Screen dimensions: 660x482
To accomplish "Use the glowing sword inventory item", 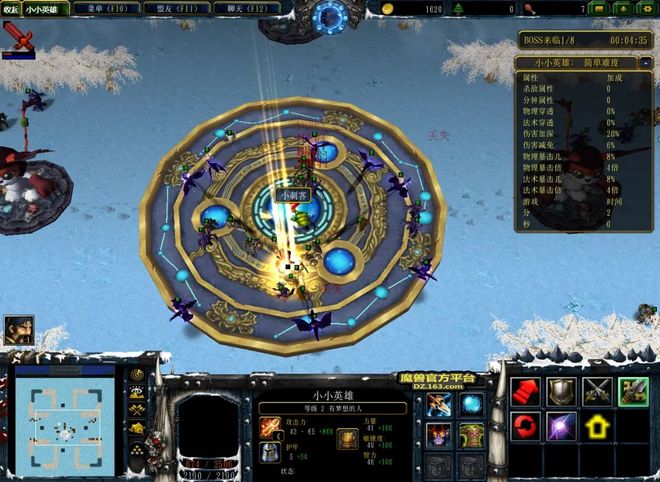I will click(x=440, y=405).
